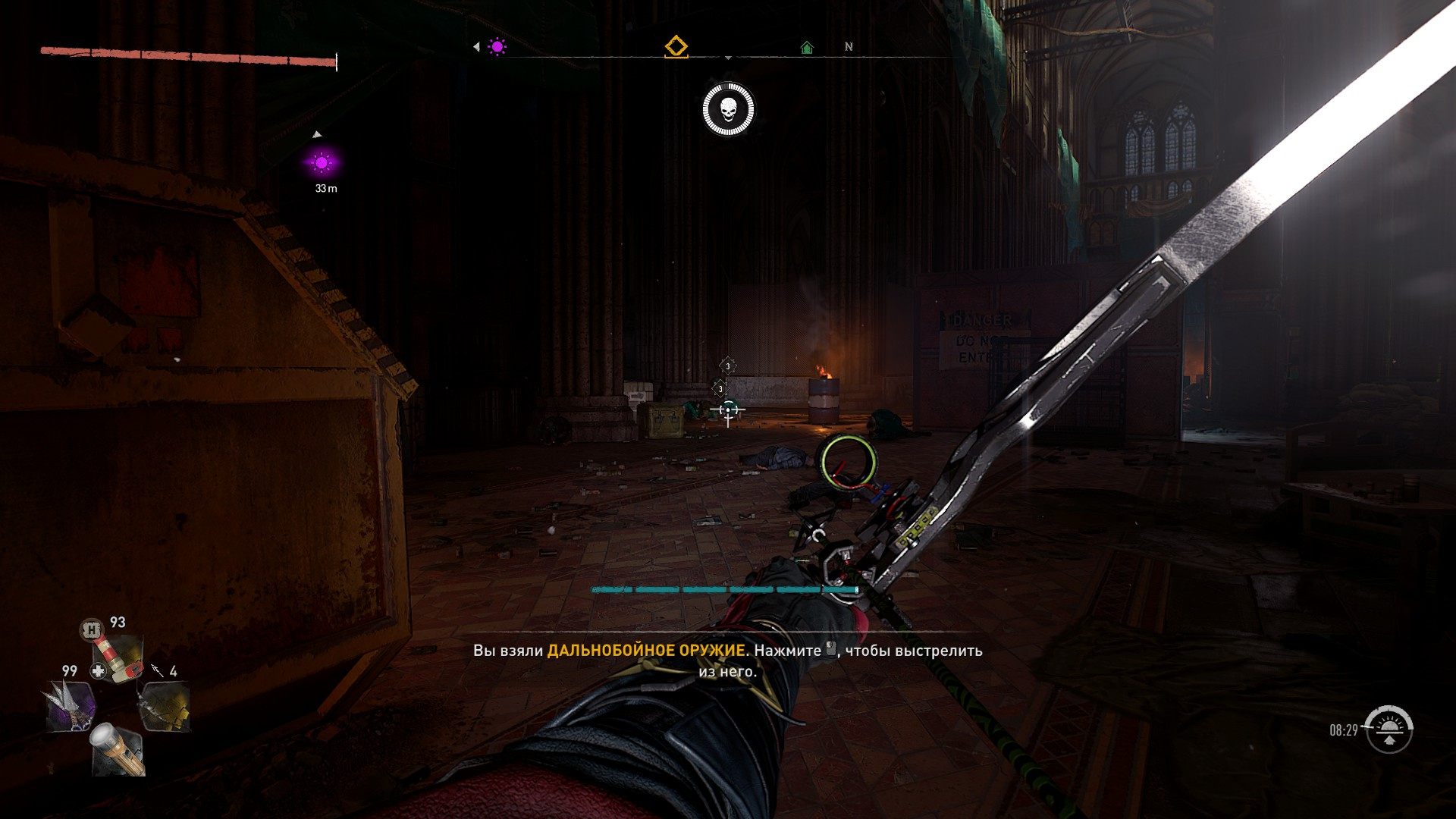Viewport: 1456px width, 819px height.
Task: Click the purple sun marker on compass
Action: pyautogui.click(x=497, y=47)
